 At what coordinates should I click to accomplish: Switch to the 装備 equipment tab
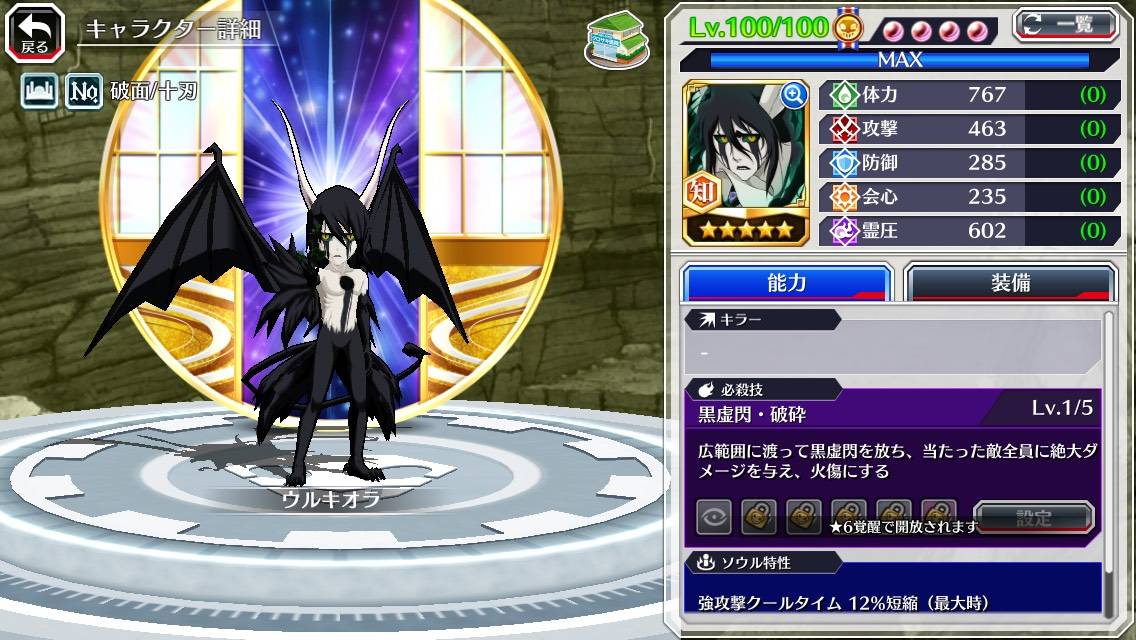click(1009, 283)
